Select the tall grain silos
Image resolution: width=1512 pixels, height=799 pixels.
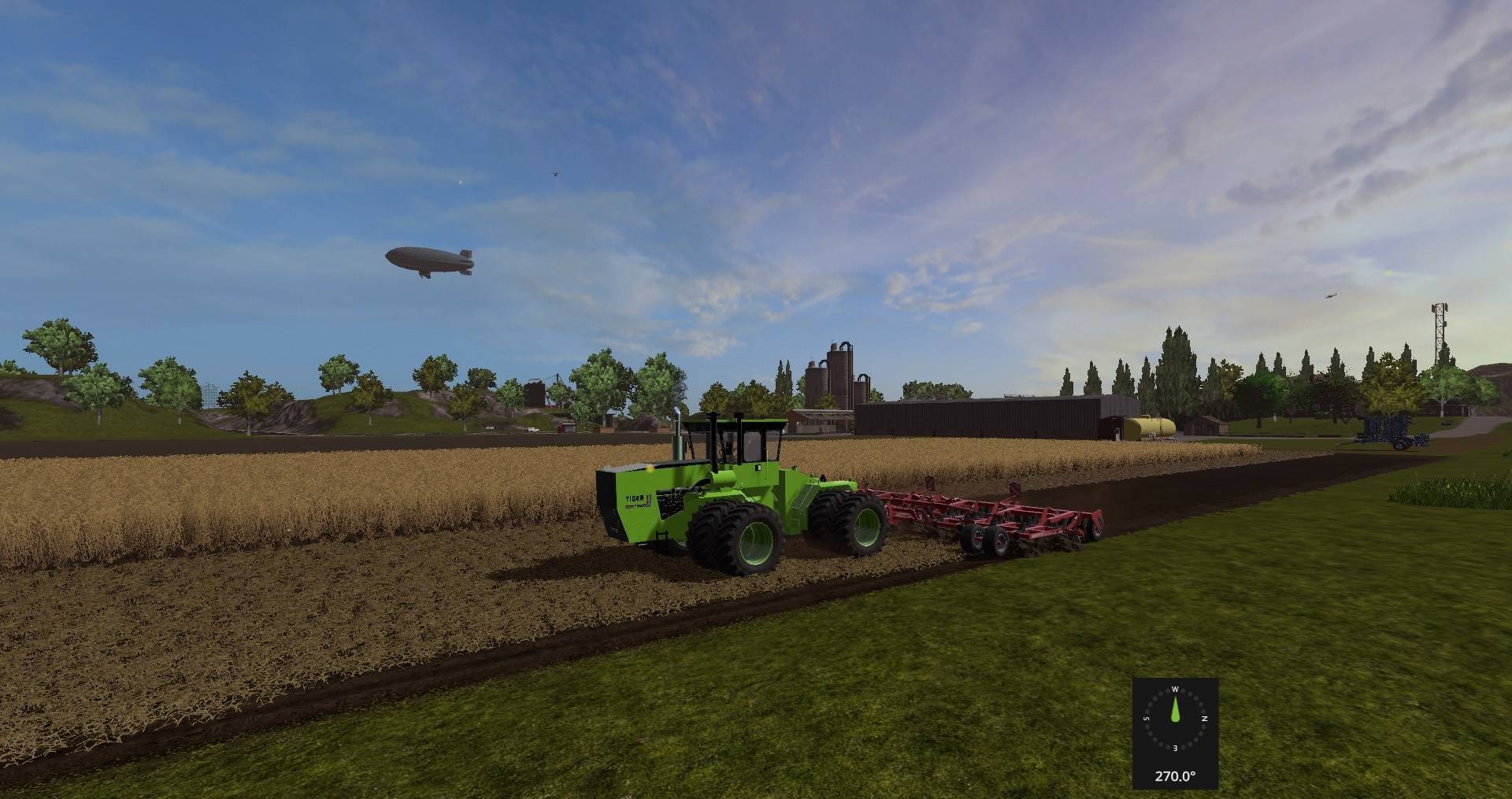[x=839, y=374]
